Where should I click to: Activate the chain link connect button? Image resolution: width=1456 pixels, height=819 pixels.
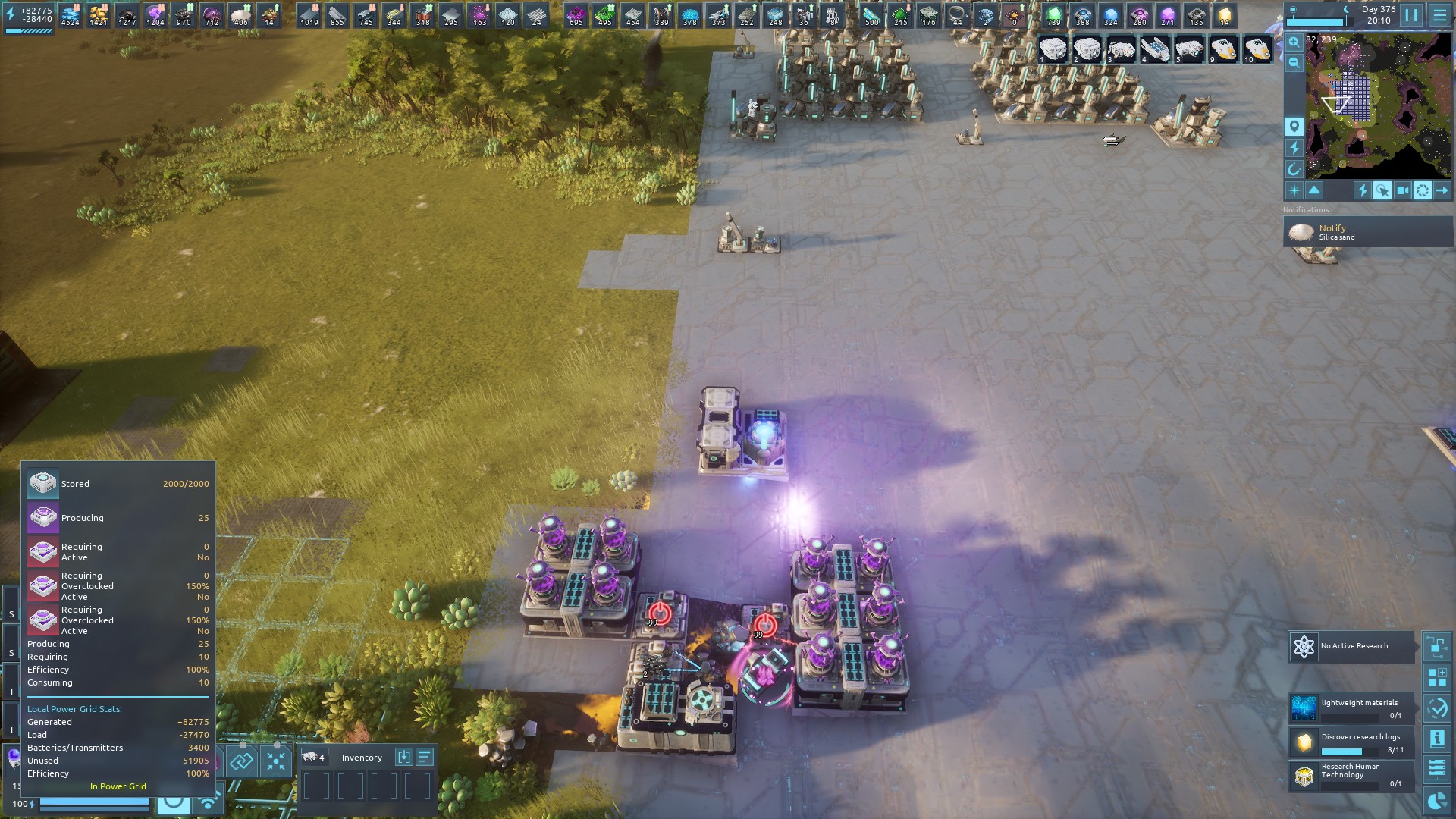242,761
